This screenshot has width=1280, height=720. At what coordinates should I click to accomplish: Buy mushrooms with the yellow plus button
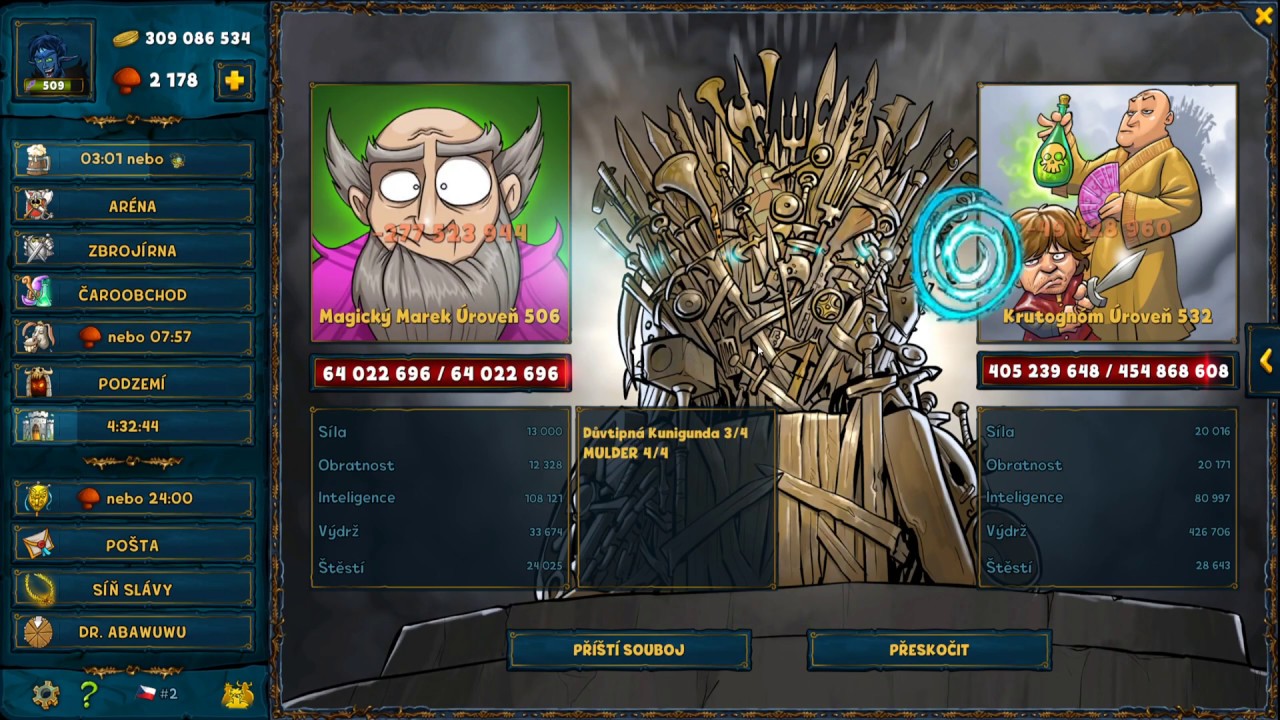[x=234, y=81]
